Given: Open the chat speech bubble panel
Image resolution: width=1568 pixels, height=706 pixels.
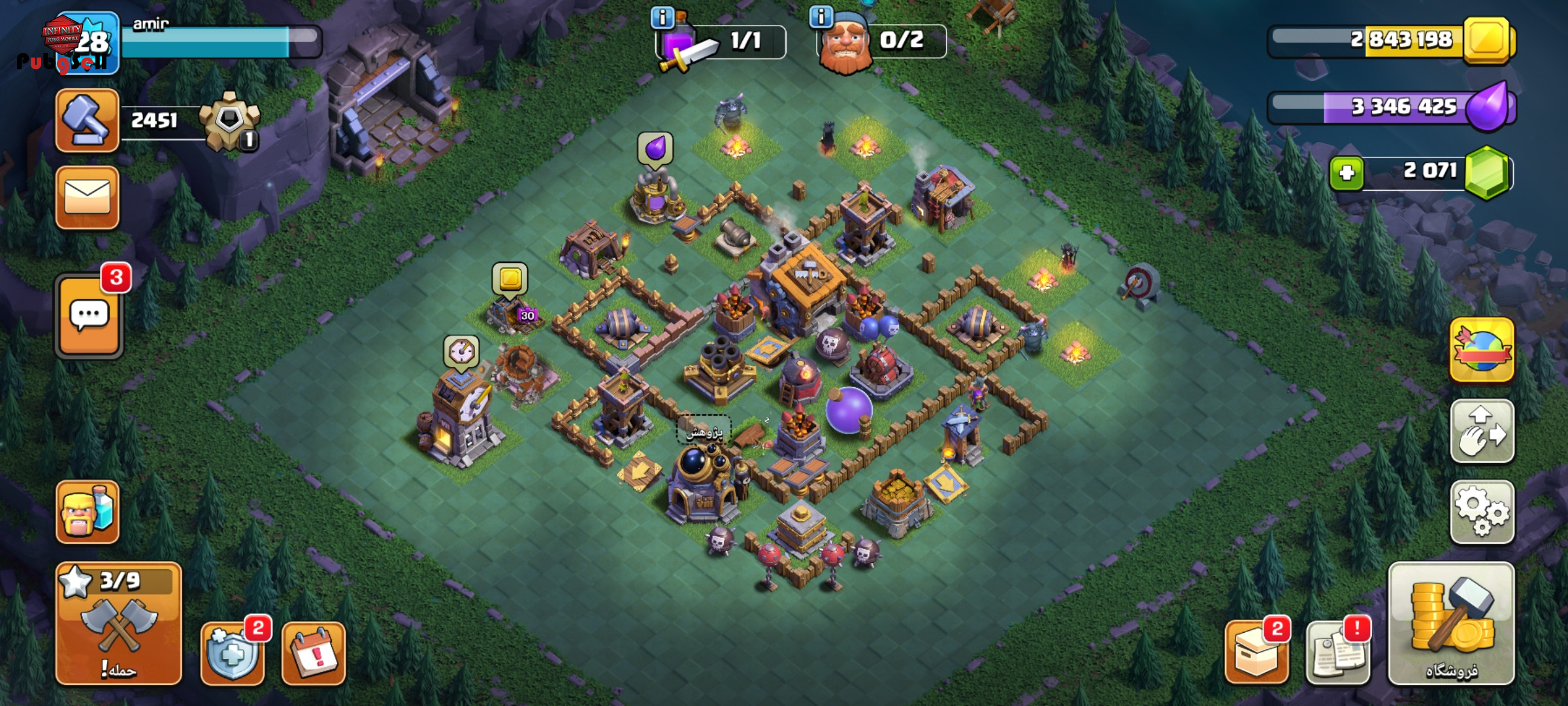Looking at the screenshot, I should coord(89,316).
